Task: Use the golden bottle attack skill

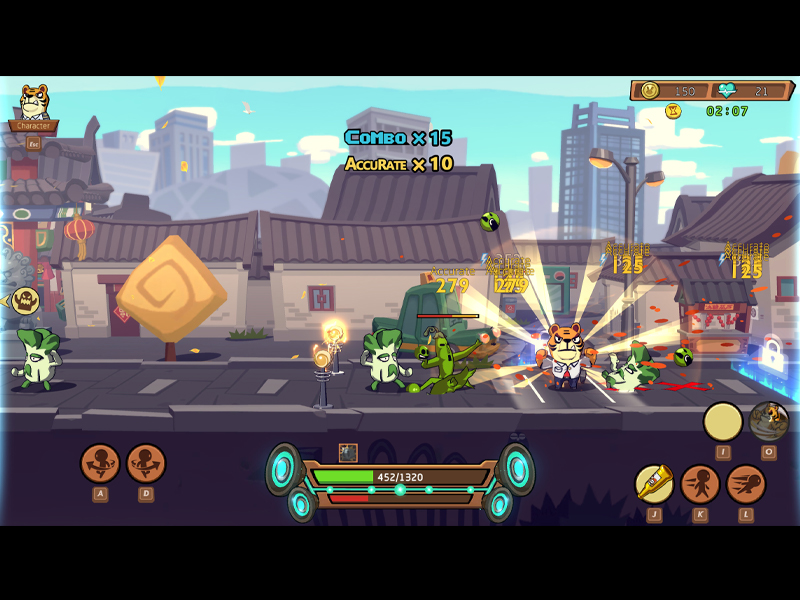Action: [654, 484]
